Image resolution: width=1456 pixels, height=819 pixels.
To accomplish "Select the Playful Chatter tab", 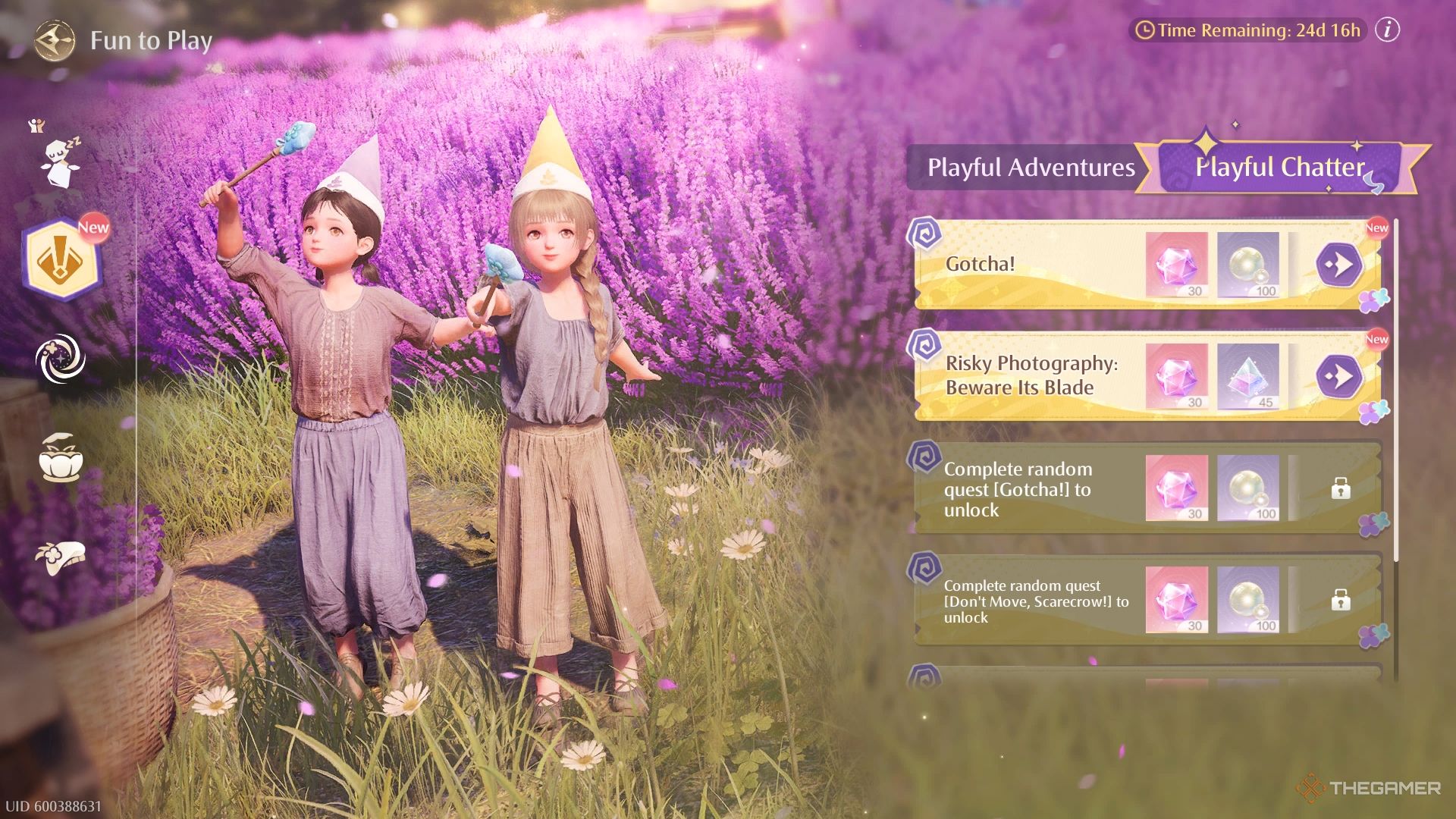I will pos(1279,168).
